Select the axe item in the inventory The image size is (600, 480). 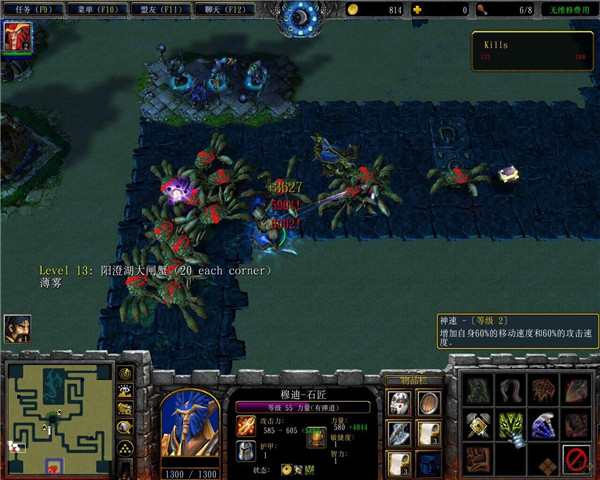pyautogui.click(x=399, y=434)
